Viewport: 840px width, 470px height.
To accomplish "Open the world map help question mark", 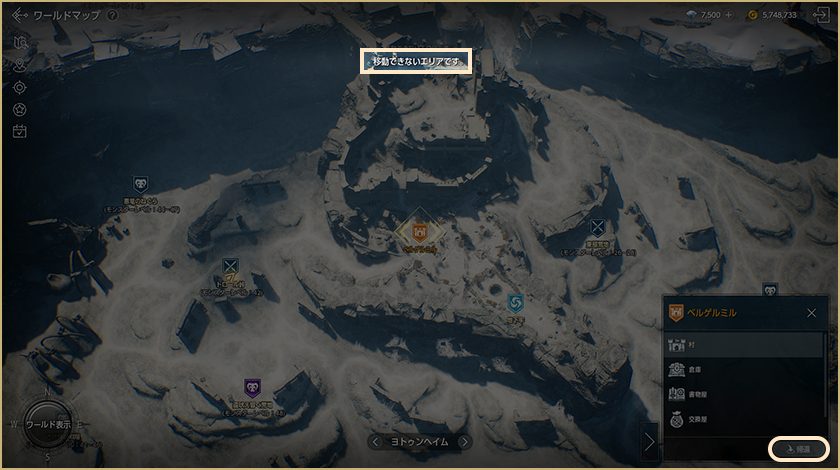I will coord(112,16).
